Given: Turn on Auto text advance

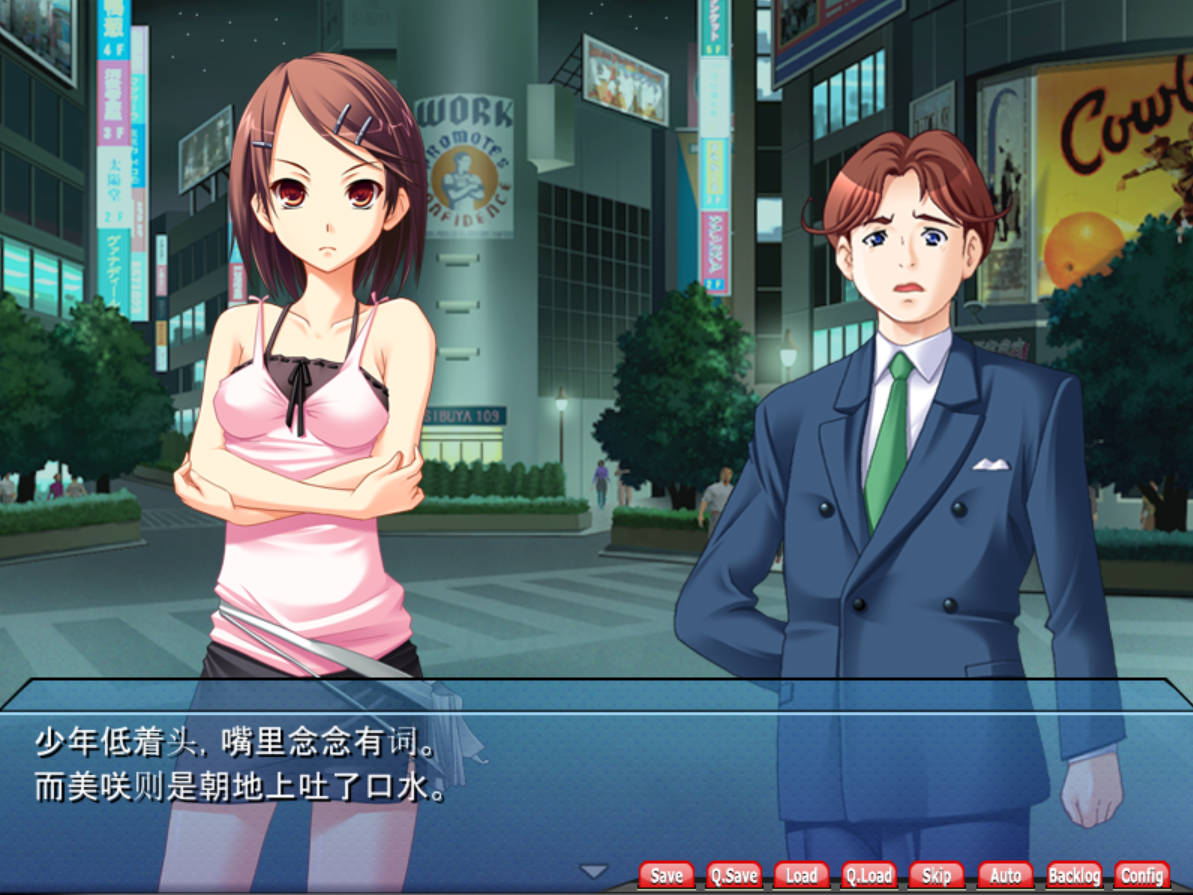Looking at the screenshot, I should click(1005, 876).
